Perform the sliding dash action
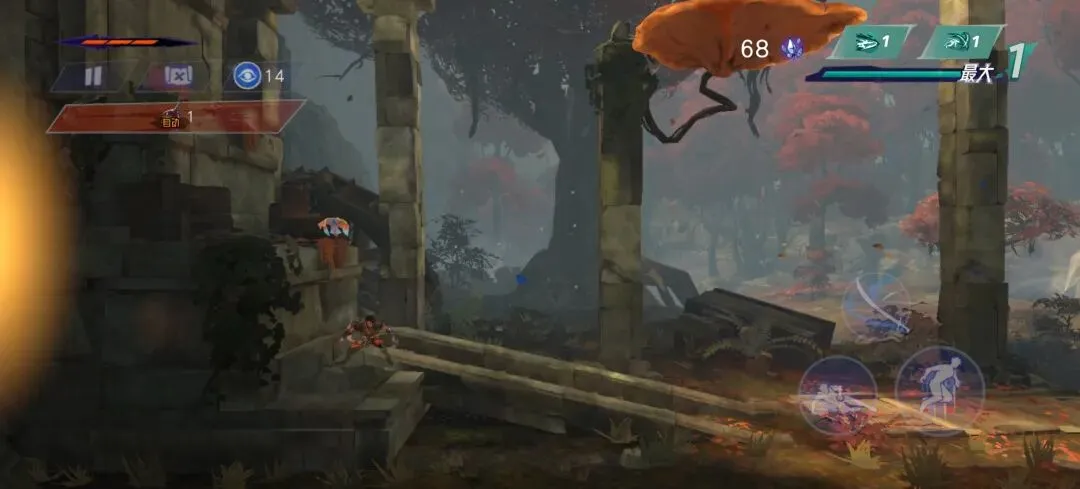This screenshot has width=1080, height=489. pos(837,394)
